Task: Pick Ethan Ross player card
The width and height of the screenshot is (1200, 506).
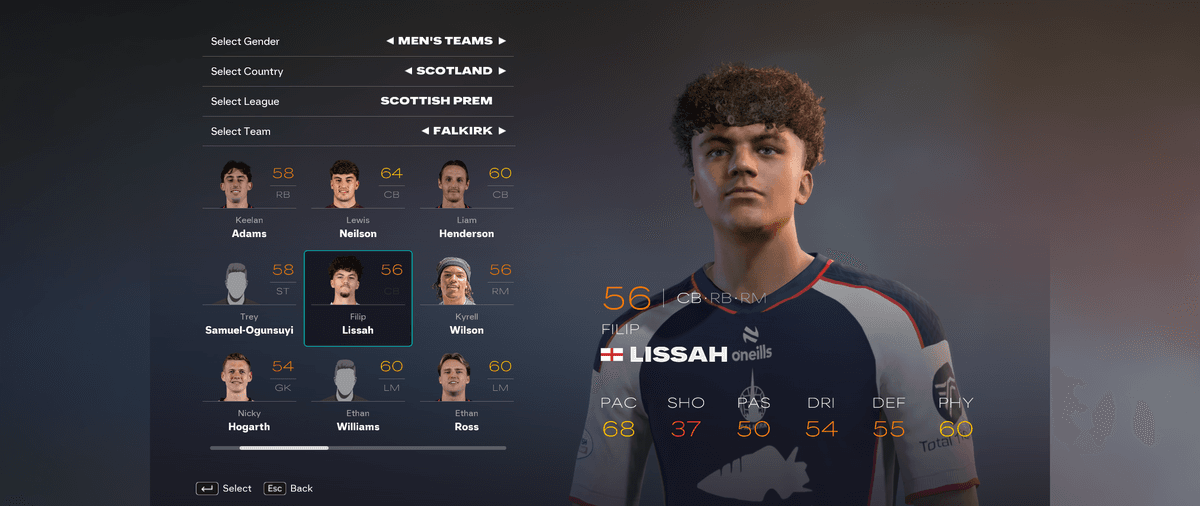Action: pos(466,394)
